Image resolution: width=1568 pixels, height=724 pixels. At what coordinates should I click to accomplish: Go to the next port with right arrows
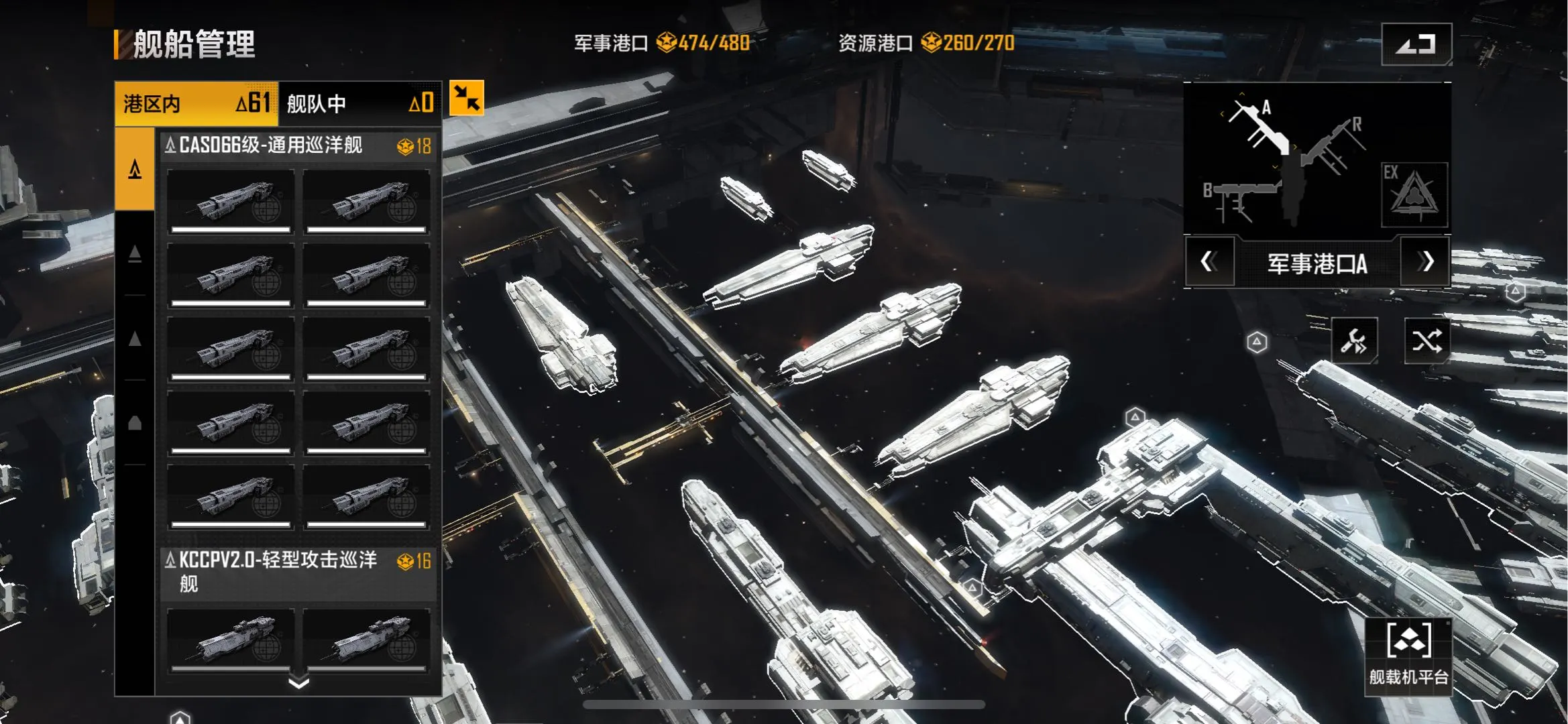click(x=1426, y=262)
